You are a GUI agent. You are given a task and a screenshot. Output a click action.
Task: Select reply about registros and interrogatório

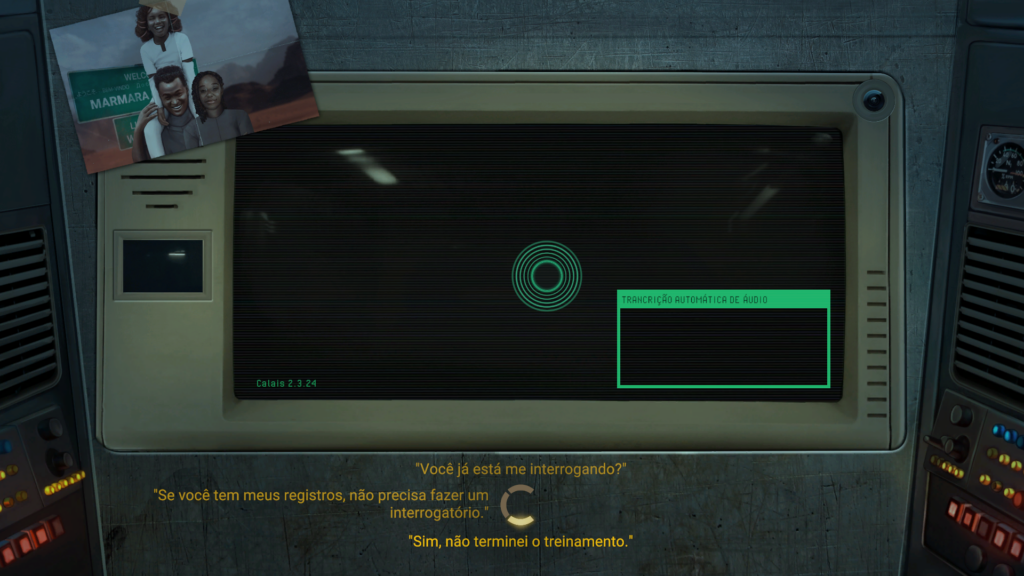click(321, 504)
